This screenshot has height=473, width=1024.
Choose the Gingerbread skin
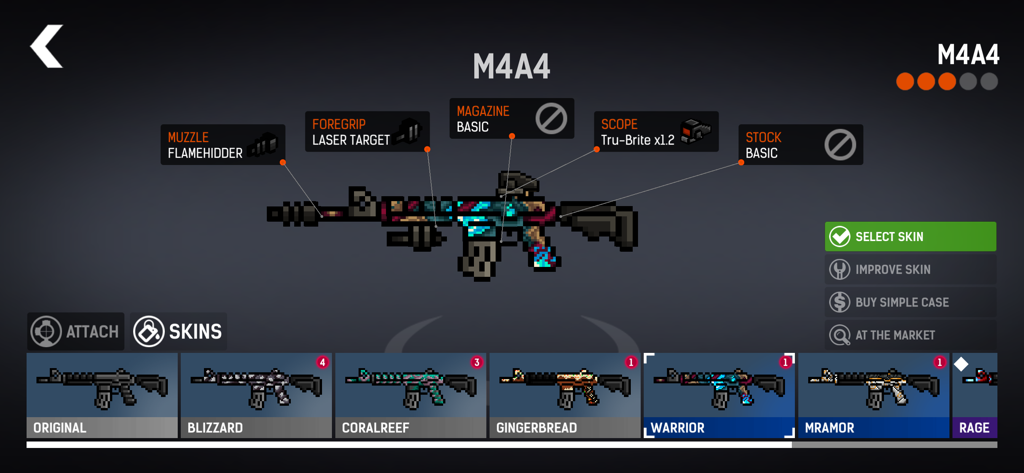coord(564,395)
